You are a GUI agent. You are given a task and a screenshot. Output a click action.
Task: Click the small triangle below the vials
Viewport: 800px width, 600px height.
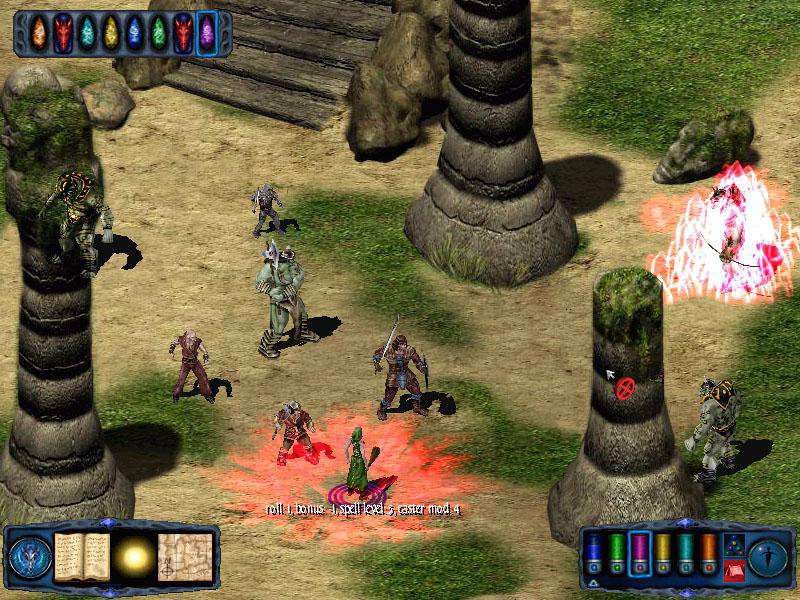pos(591,582)
